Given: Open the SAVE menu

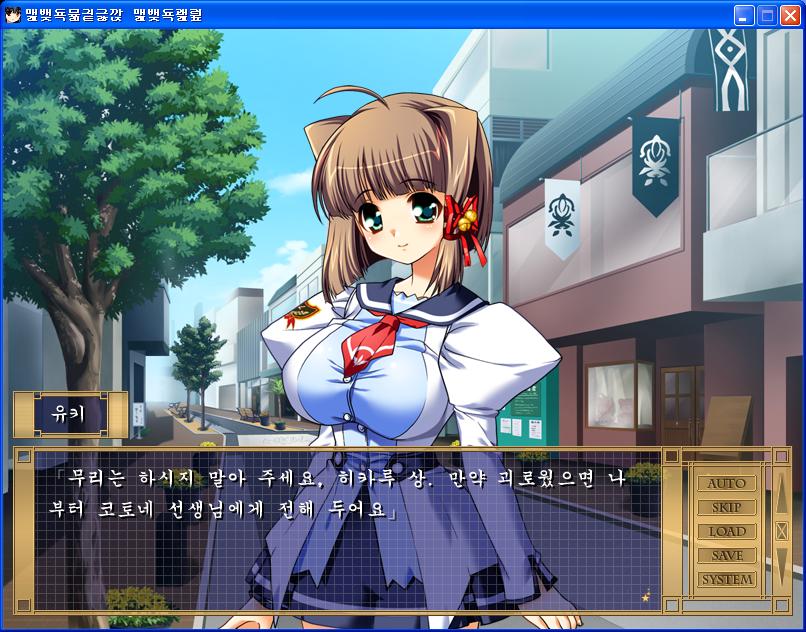Looking at the screenshot, I should tap(727, 556).
